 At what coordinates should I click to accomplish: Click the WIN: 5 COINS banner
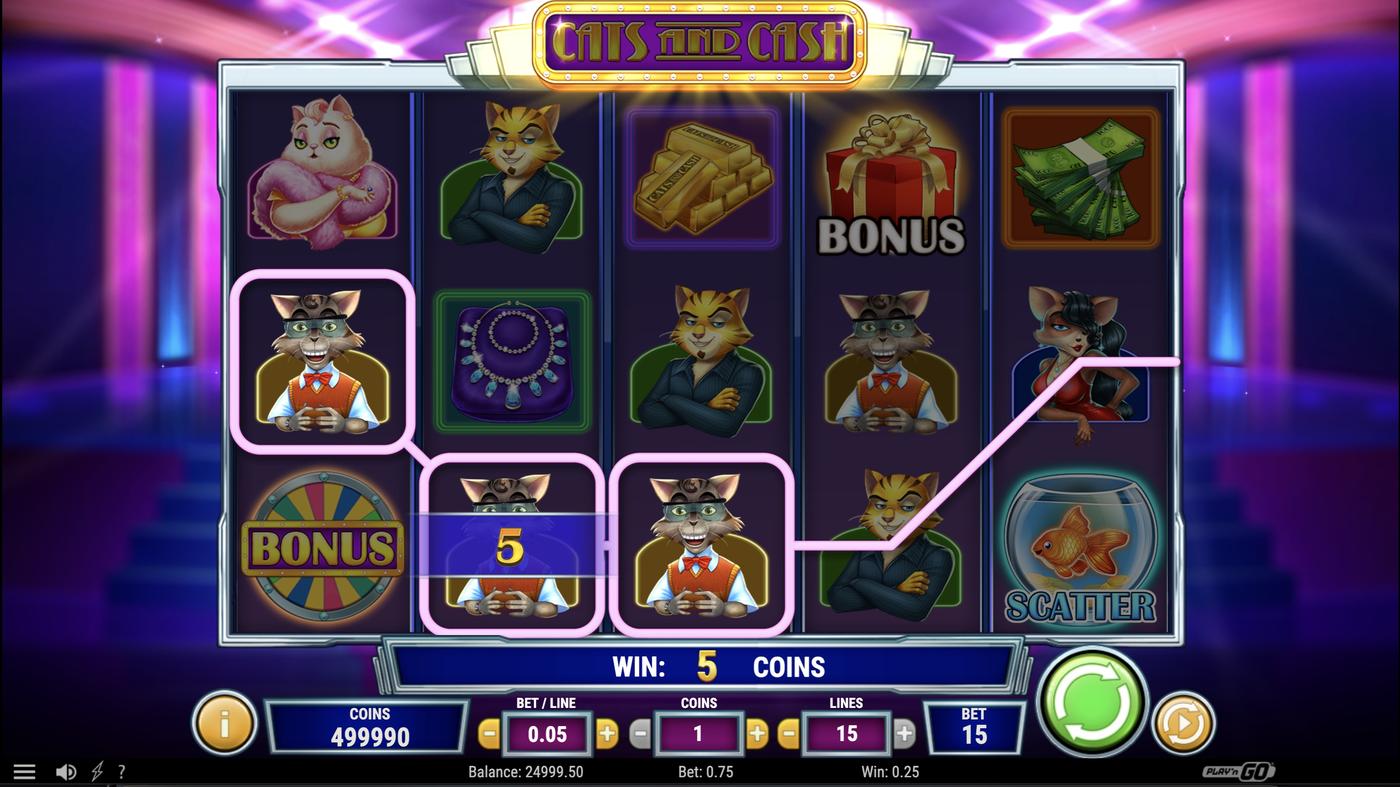(x=700, y=666)
